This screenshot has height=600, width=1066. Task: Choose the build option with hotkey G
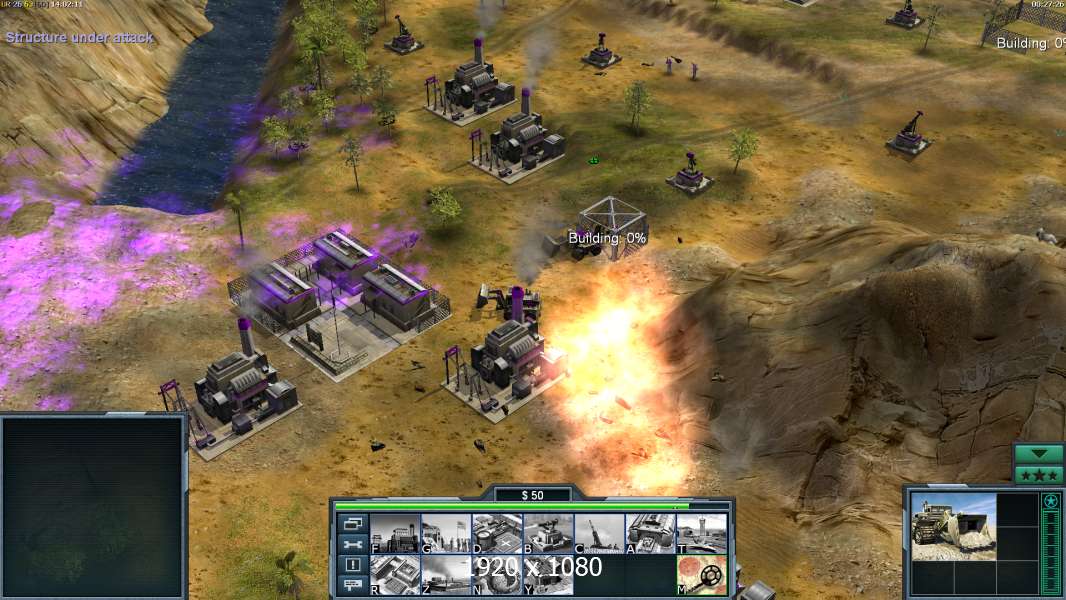point(446,533)
